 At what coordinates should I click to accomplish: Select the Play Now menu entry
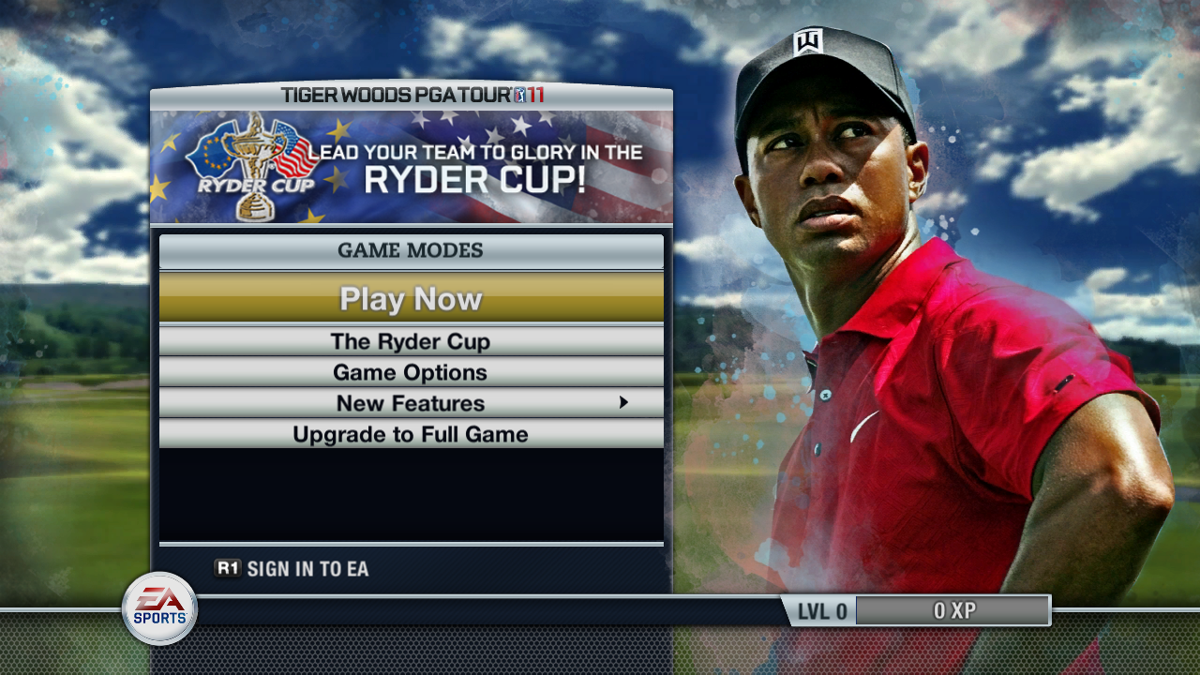pos(411,298)
